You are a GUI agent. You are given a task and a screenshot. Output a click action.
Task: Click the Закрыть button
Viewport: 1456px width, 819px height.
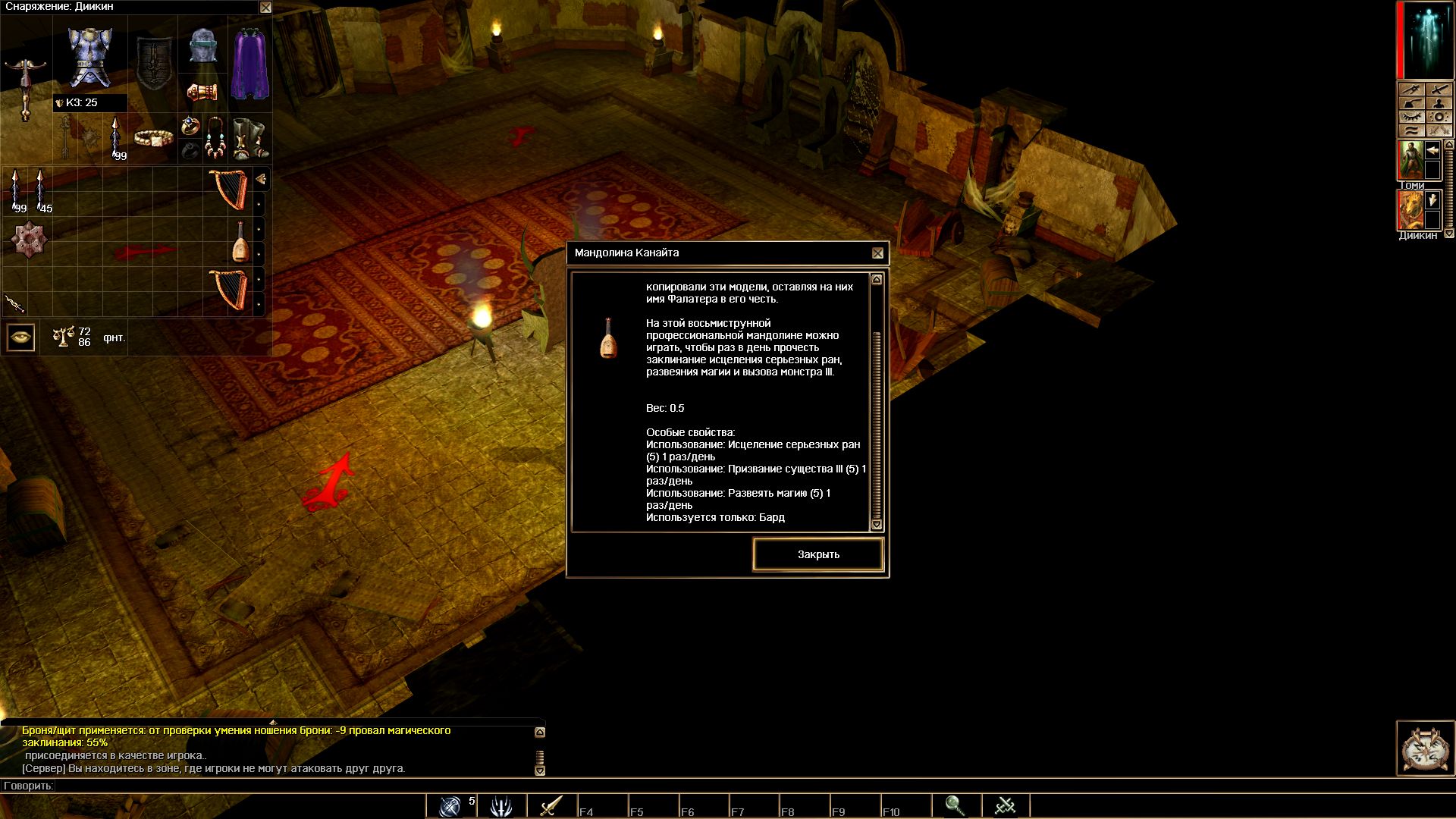(818, 554)
